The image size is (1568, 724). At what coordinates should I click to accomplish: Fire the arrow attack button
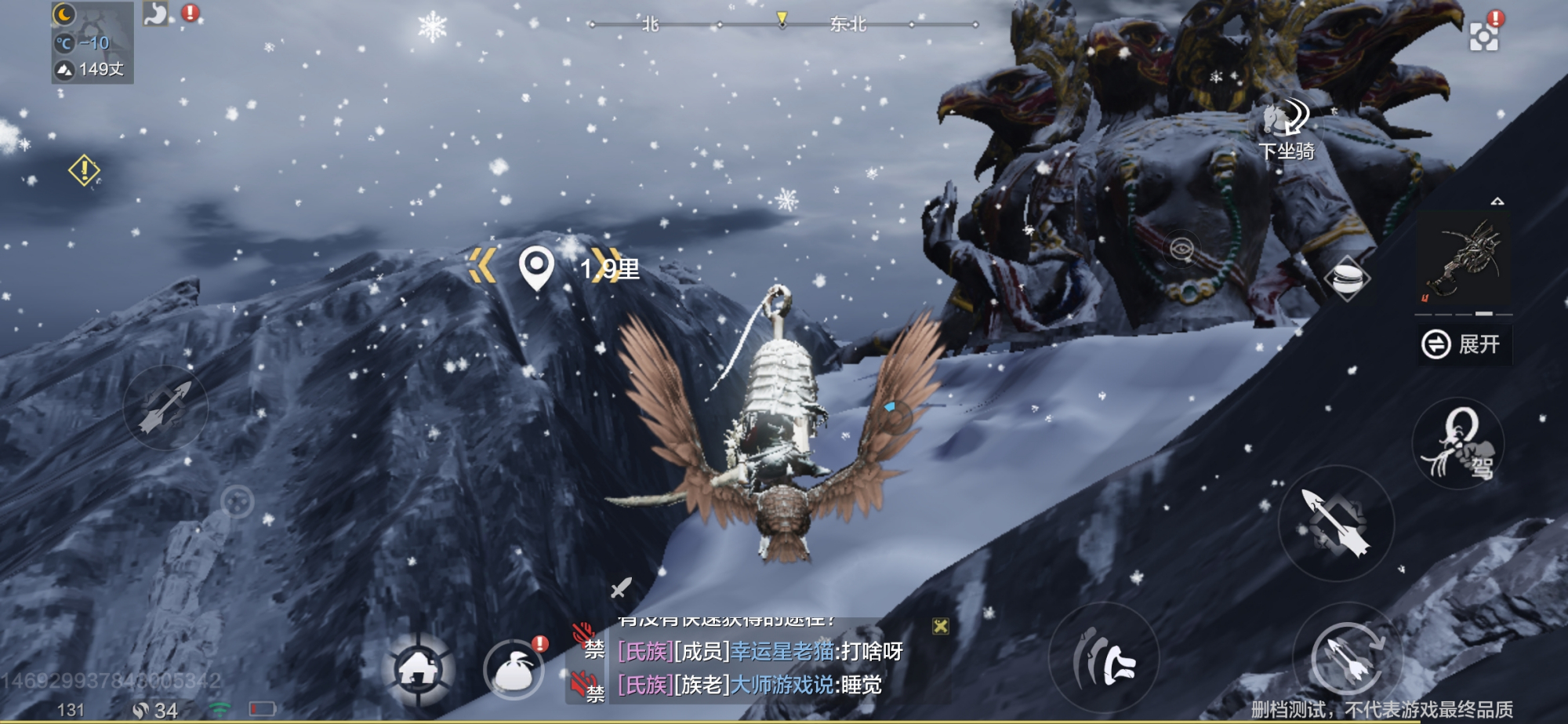[1336, 523]
